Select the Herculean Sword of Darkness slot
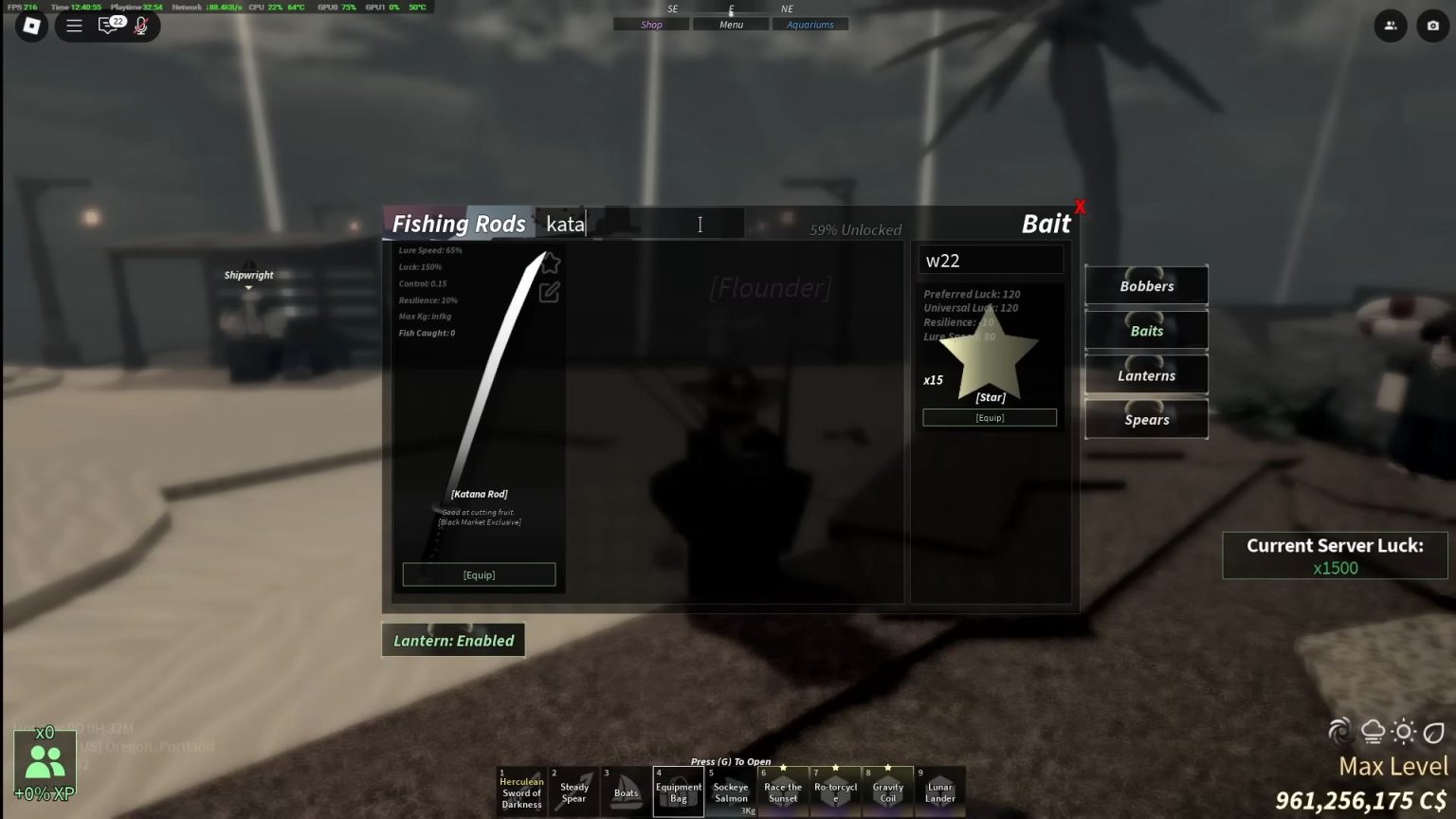Image resolution: width=1456 pixels, height=819 pixels. 520,791
